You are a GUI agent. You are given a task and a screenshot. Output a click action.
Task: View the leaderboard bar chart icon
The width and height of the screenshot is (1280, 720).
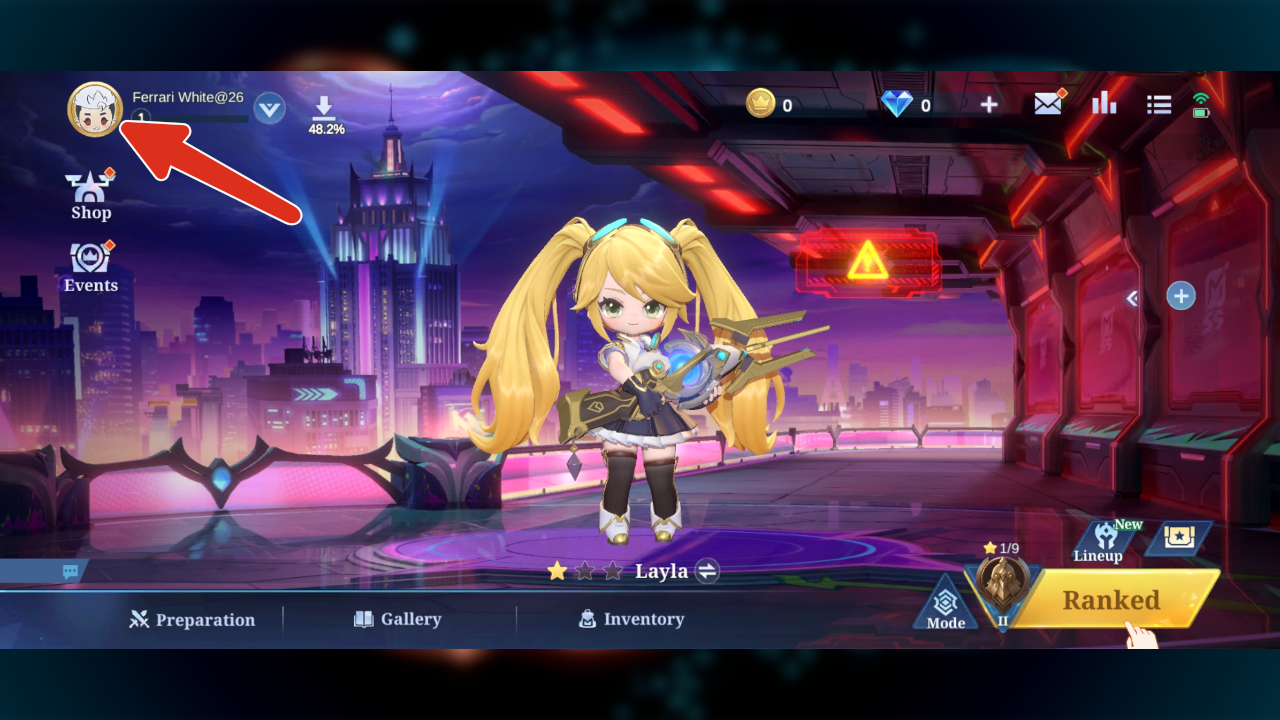pos(1104,103)
